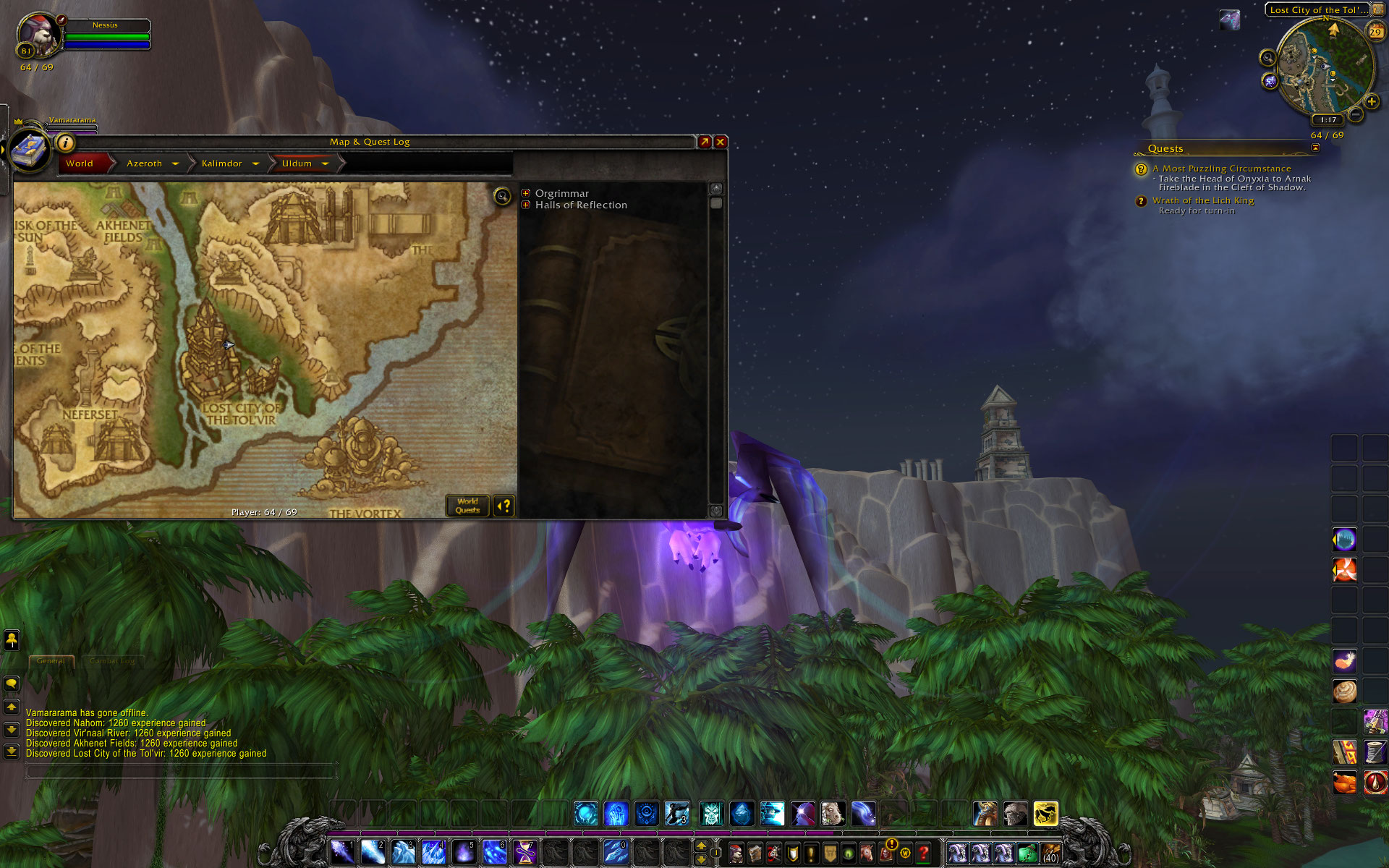Image resolution: width=1389 pixels, height=868 pixels.
Task: Open the red question mark help button
Action: (923, 854)
